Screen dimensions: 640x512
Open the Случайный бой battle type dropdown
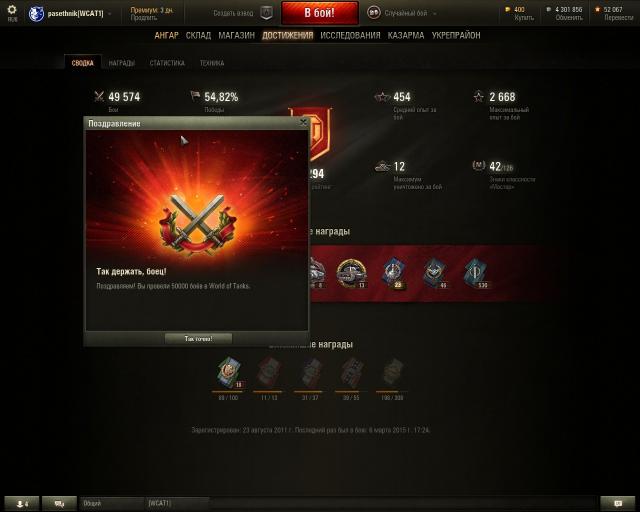[x=407, y=13]
